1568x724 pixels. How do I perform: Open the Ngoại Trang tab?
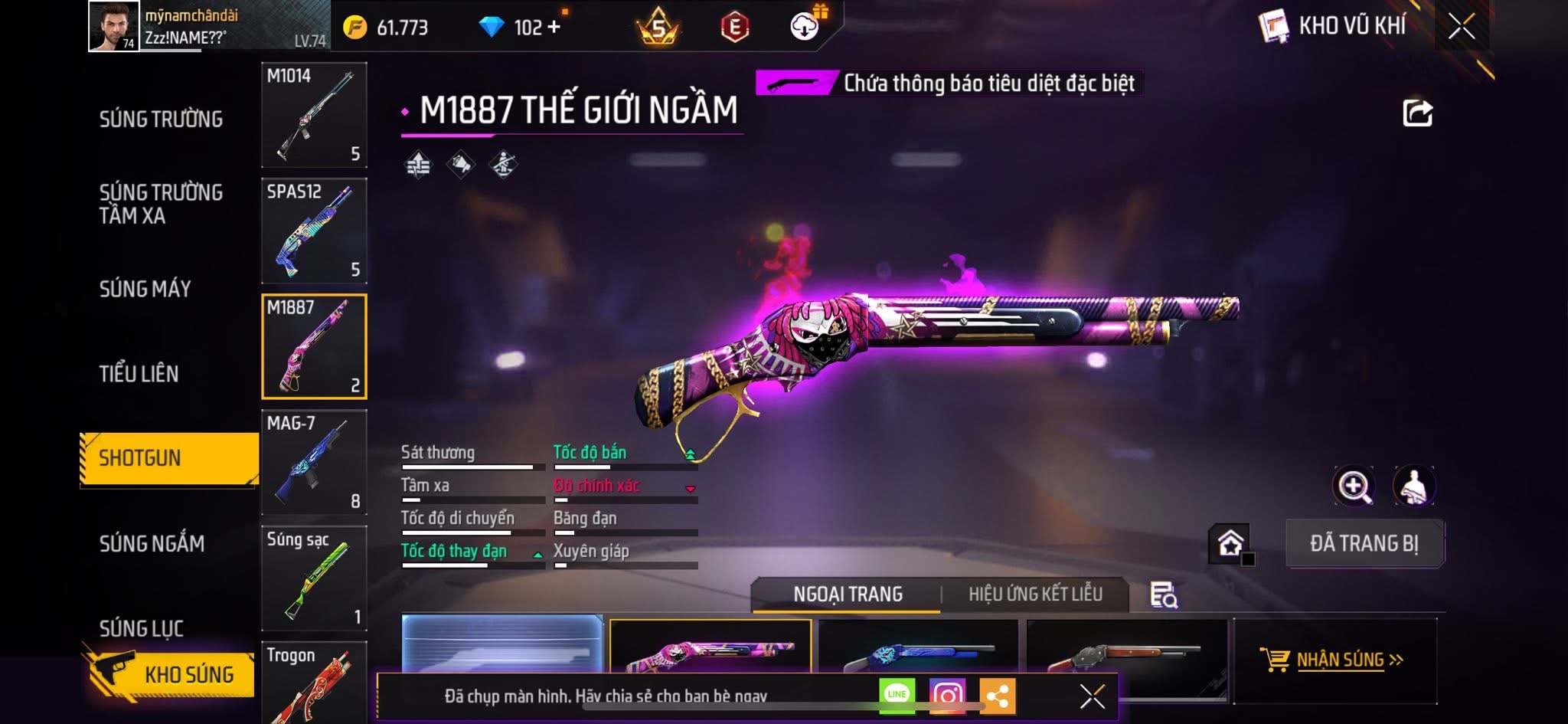point(848,594)
